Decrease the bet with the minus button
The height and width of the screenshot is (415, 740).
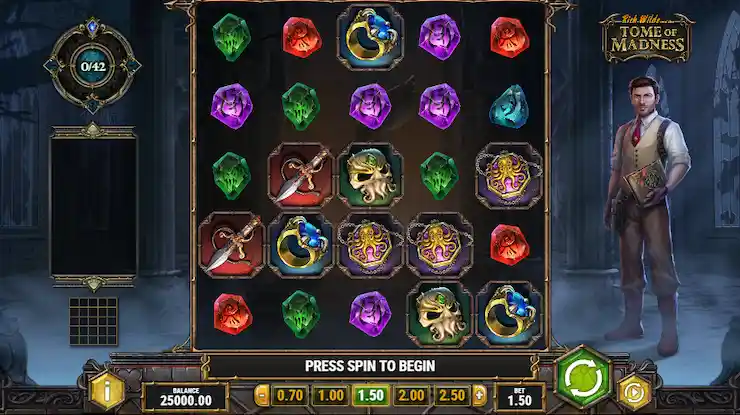click(x=262, y=394)
